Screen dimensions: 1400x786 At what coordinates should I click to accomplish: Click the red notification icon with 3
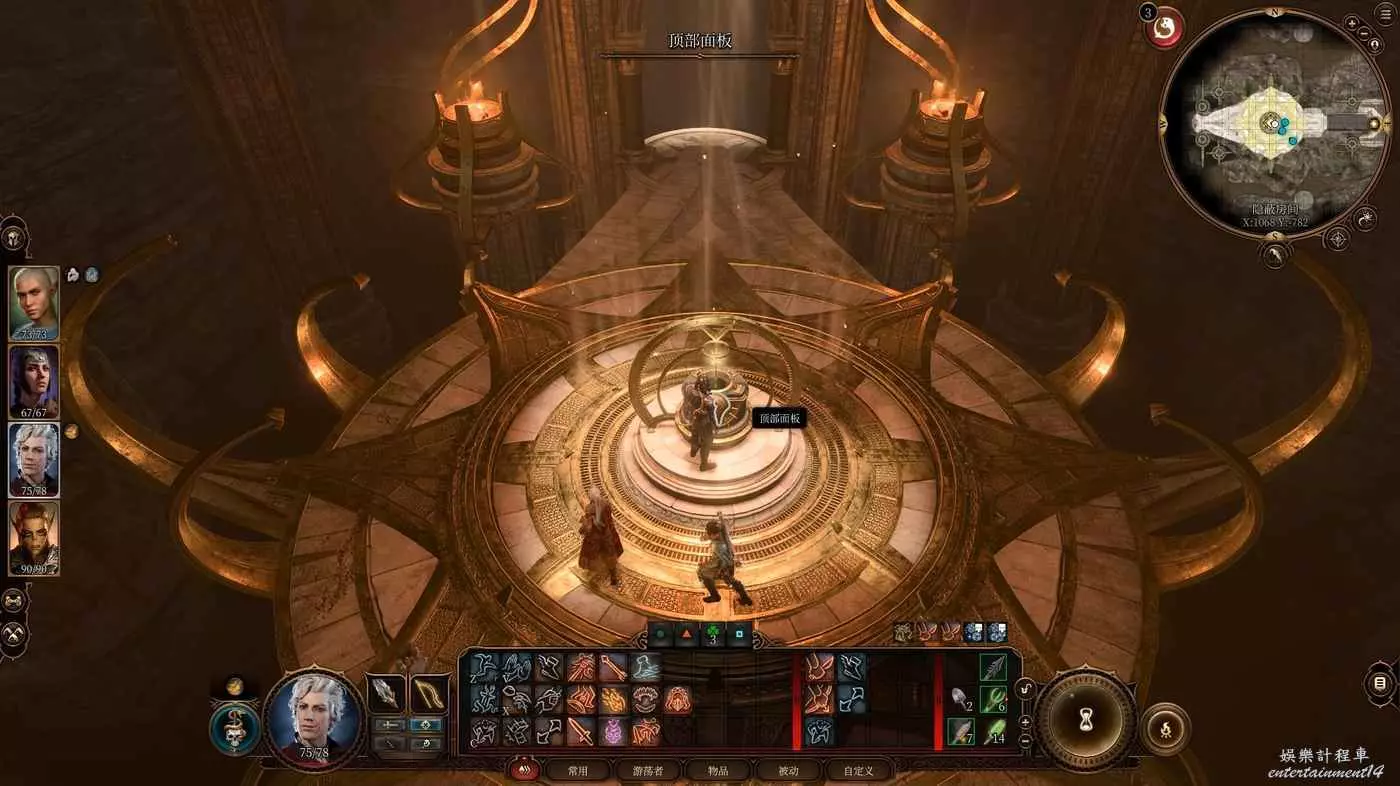[x=1164, y=28]
